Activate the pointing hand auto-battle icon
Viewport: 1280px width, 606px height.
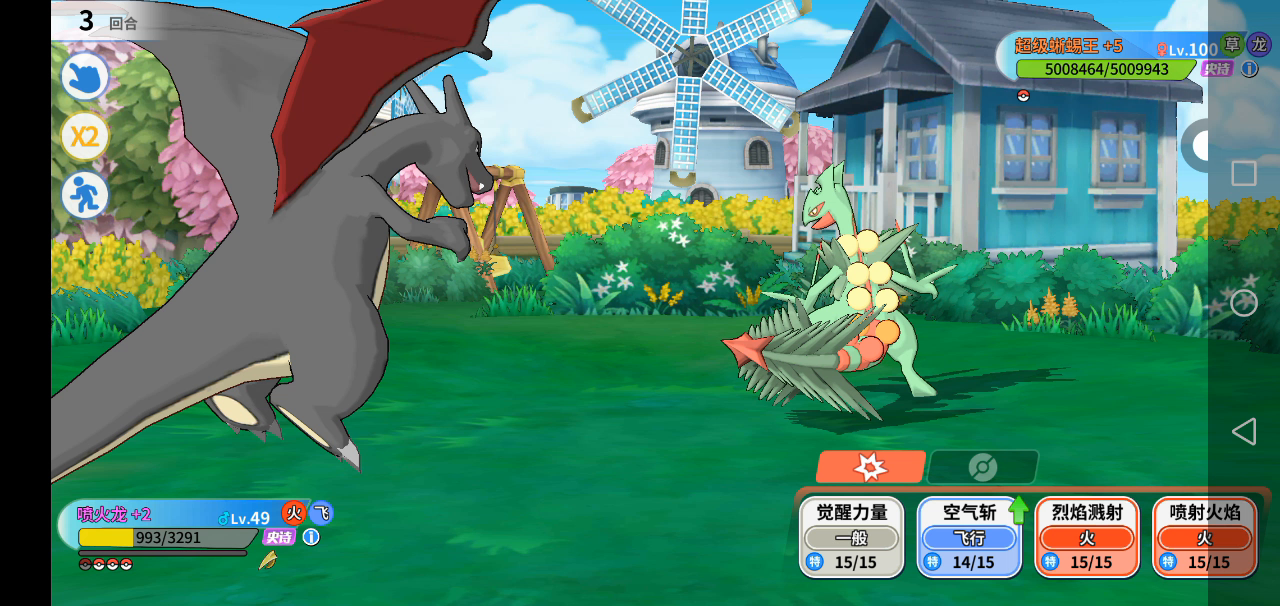pos(85,77)
